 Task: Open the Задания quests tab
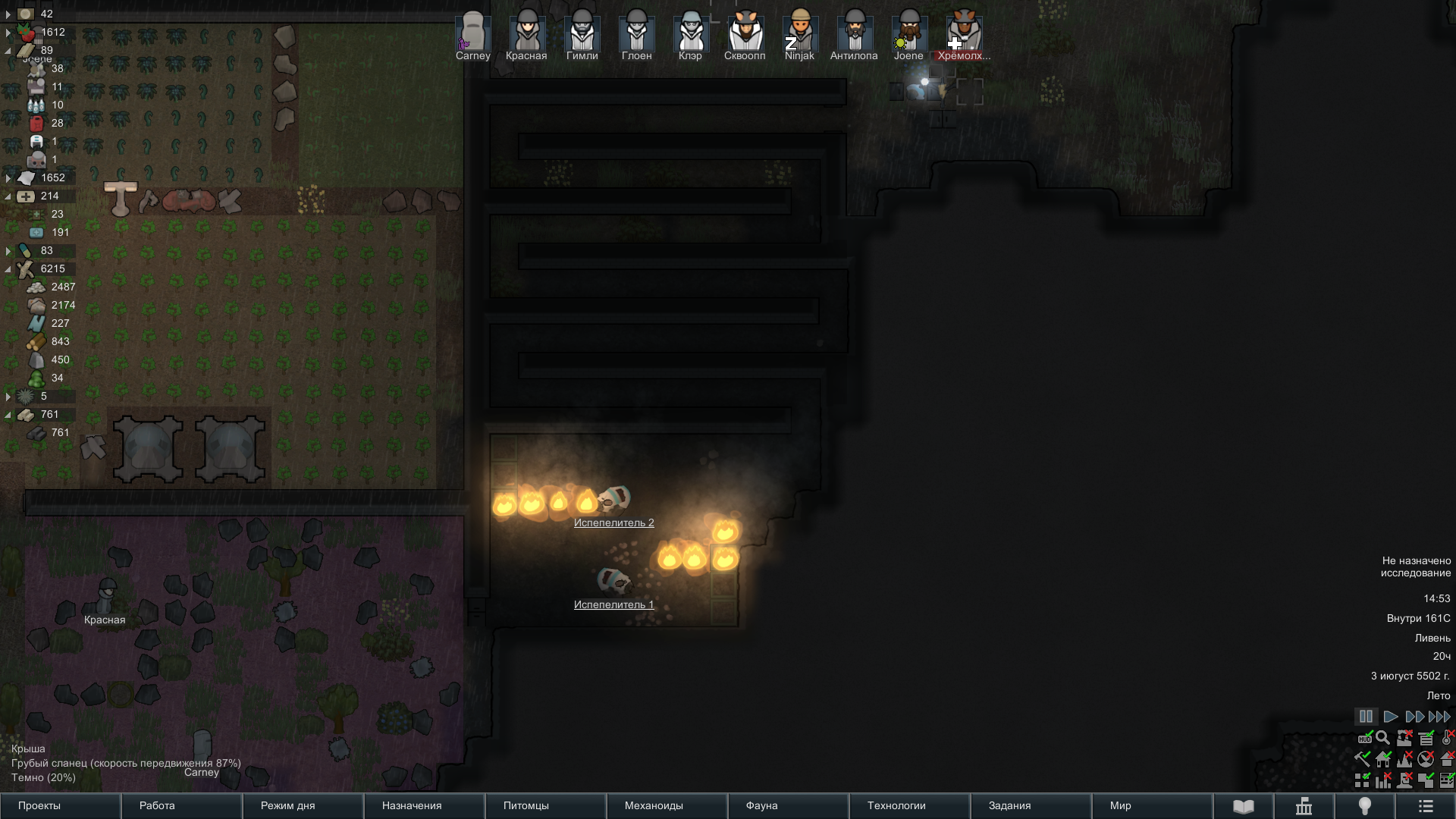(1031, 805)
